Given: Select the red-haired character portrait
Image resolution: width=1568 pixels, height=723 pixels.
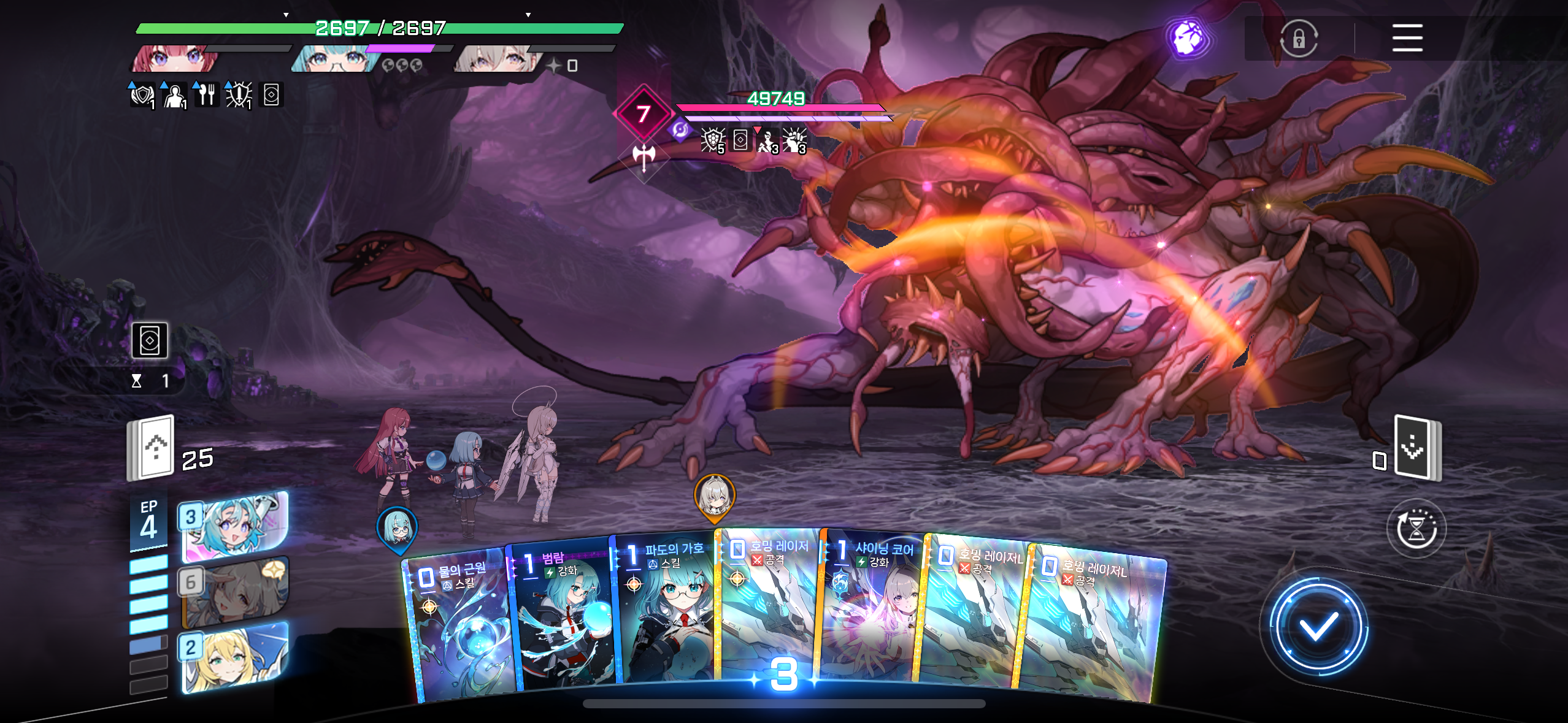Looking at the screenshot, I should [175, 59].
